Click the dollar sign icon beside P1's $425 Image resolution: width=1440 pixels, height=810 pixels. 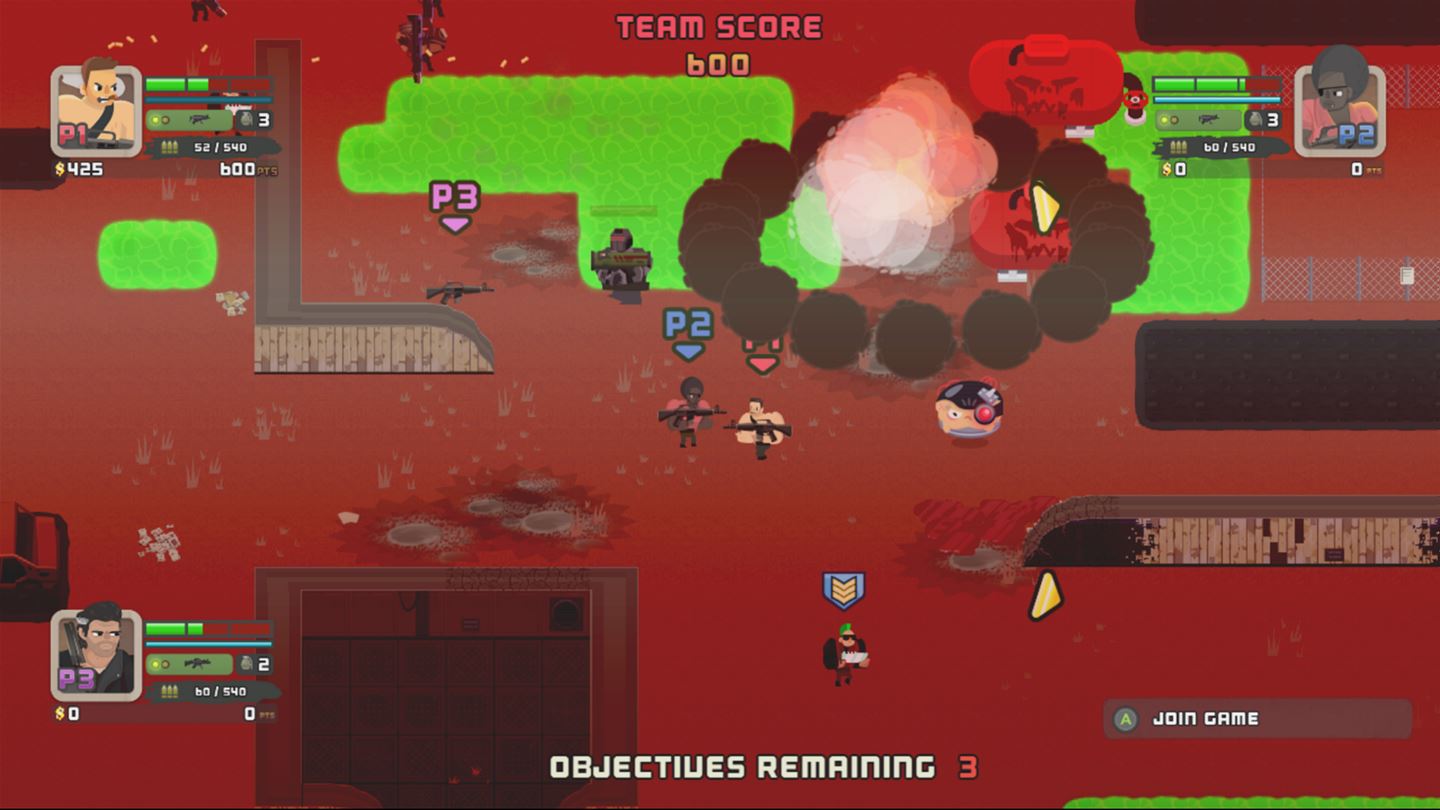click(58, 167)
